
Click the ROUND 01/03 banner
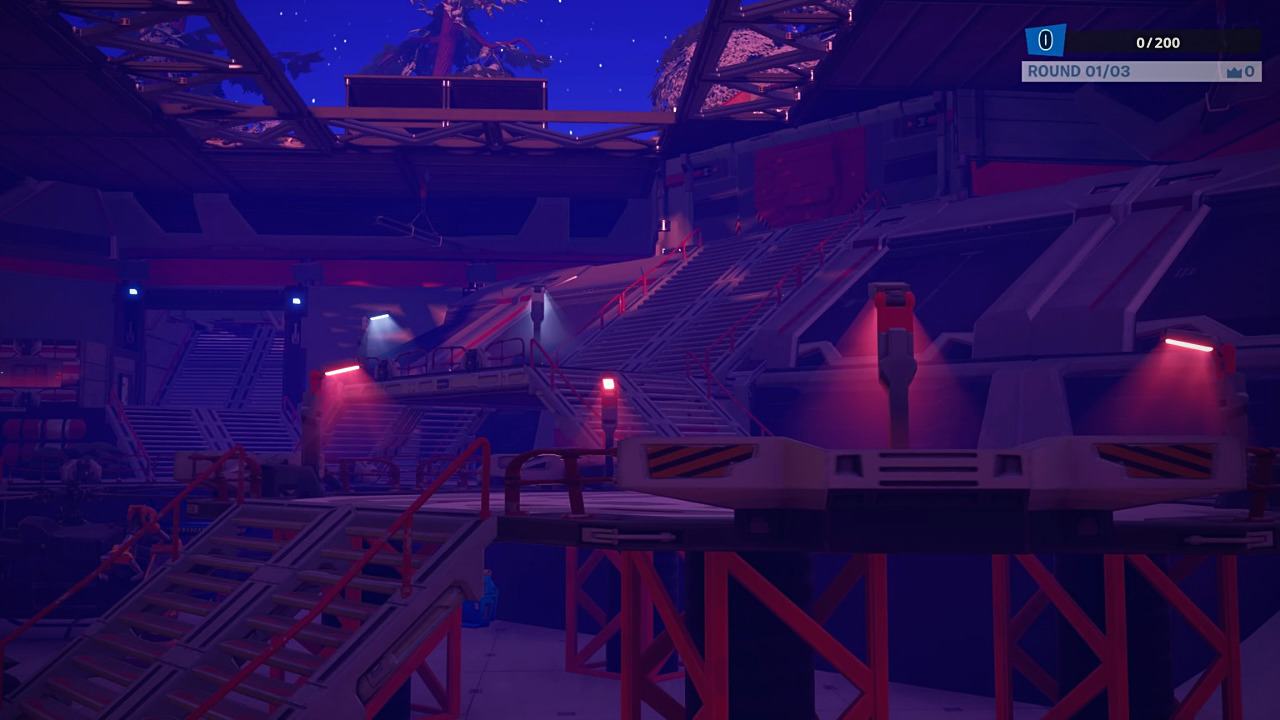[x=1090, y=70]
